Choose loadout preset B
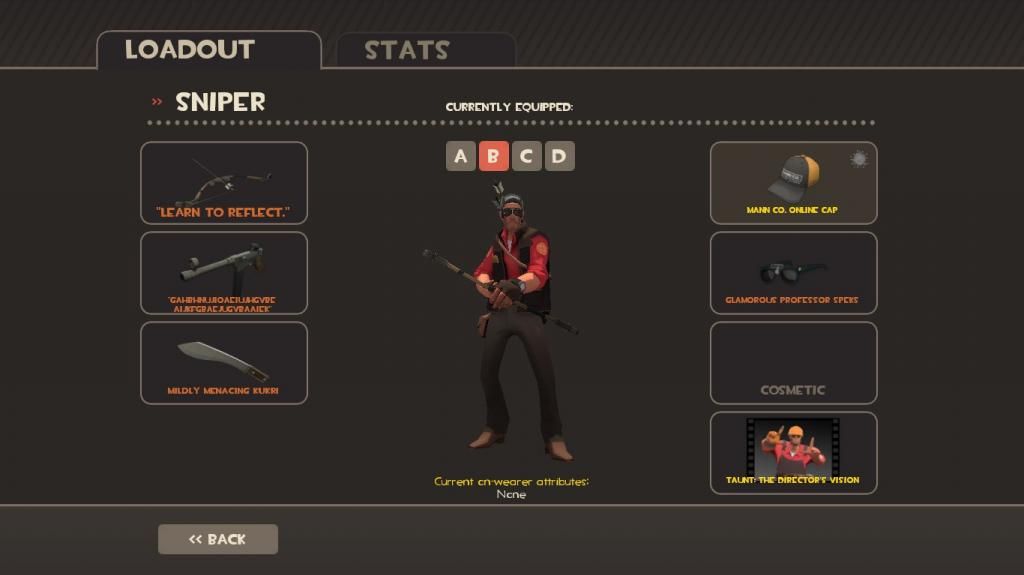The width and height of the screenshot is (1024, 575). (x=493, y=156)
